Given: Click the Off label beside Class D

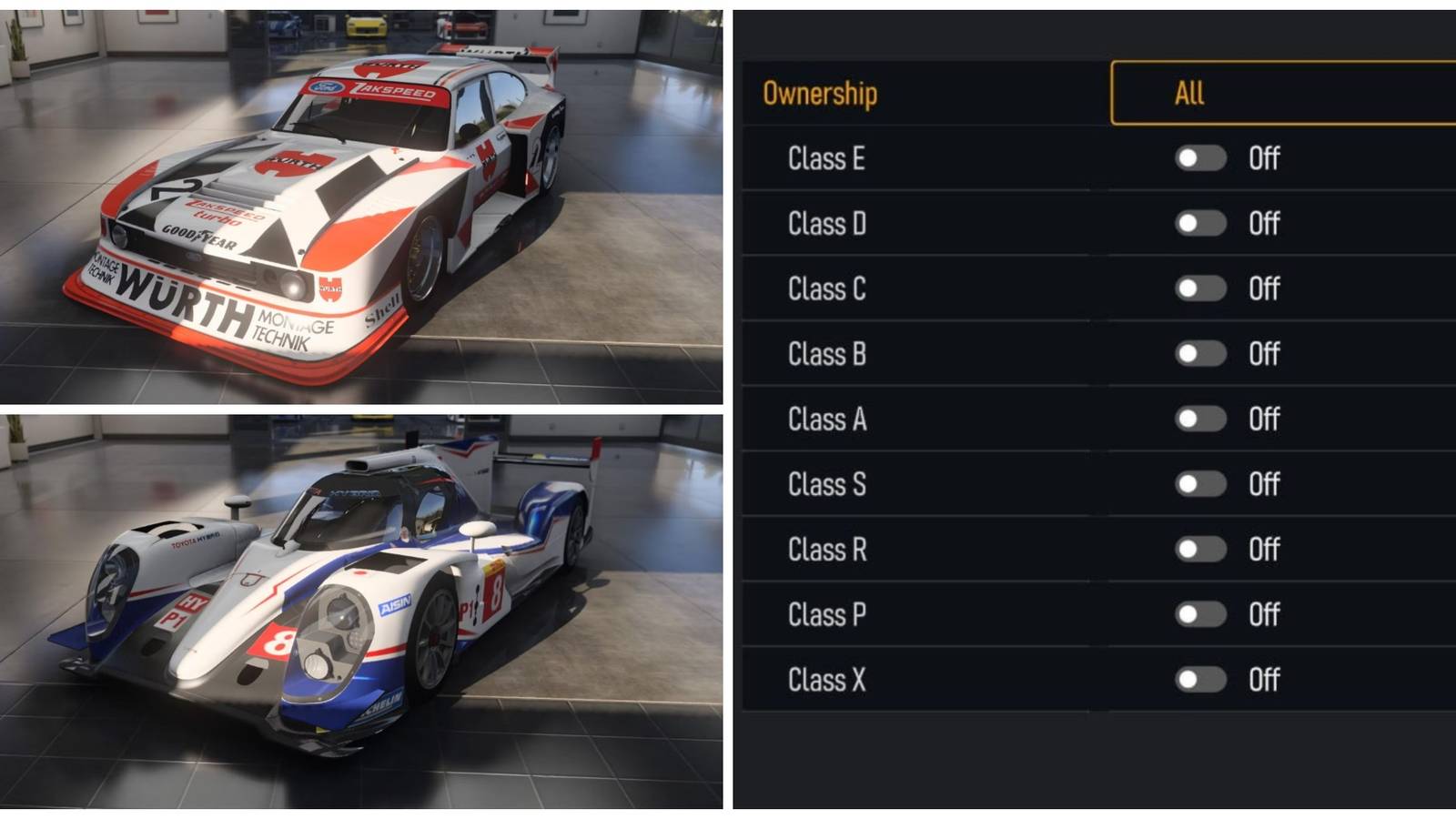Looking at the screenshot, I should [1265, 224].
